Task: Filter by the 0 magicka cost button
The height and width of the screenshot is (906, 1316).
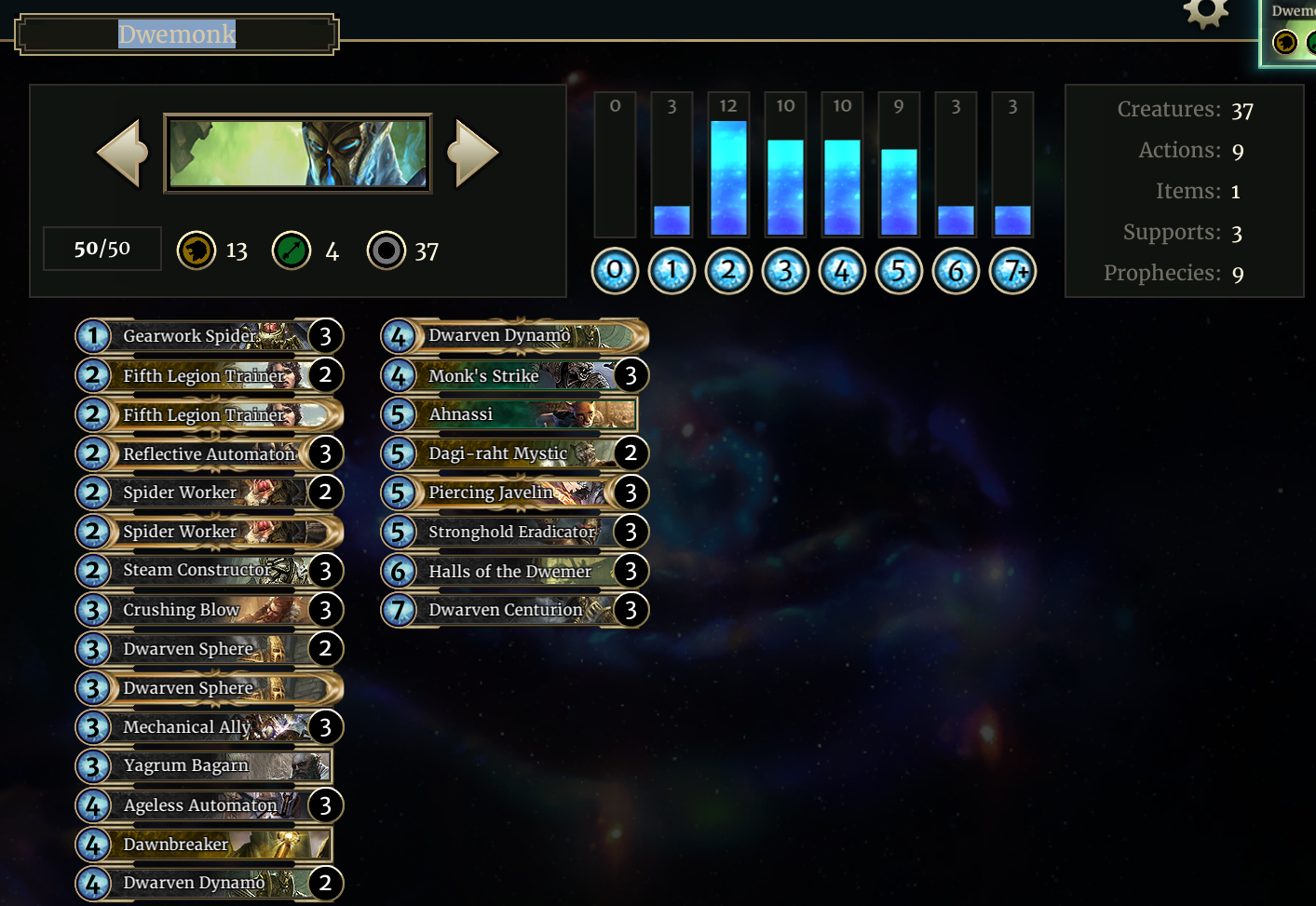Action: point(615,271)
